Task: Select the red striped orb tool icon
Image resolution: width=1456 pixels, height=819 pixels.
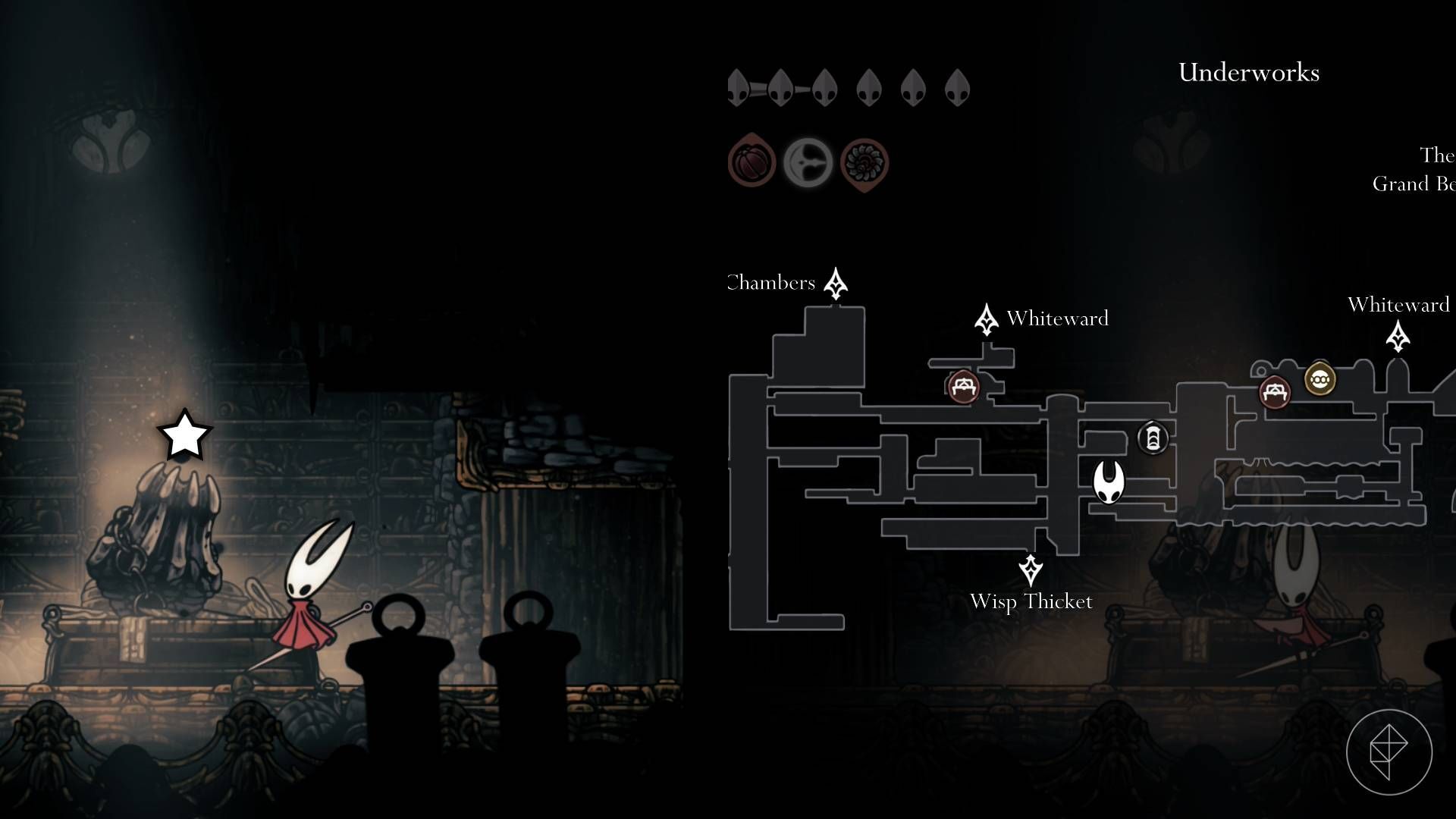Action: pos(751,162)
